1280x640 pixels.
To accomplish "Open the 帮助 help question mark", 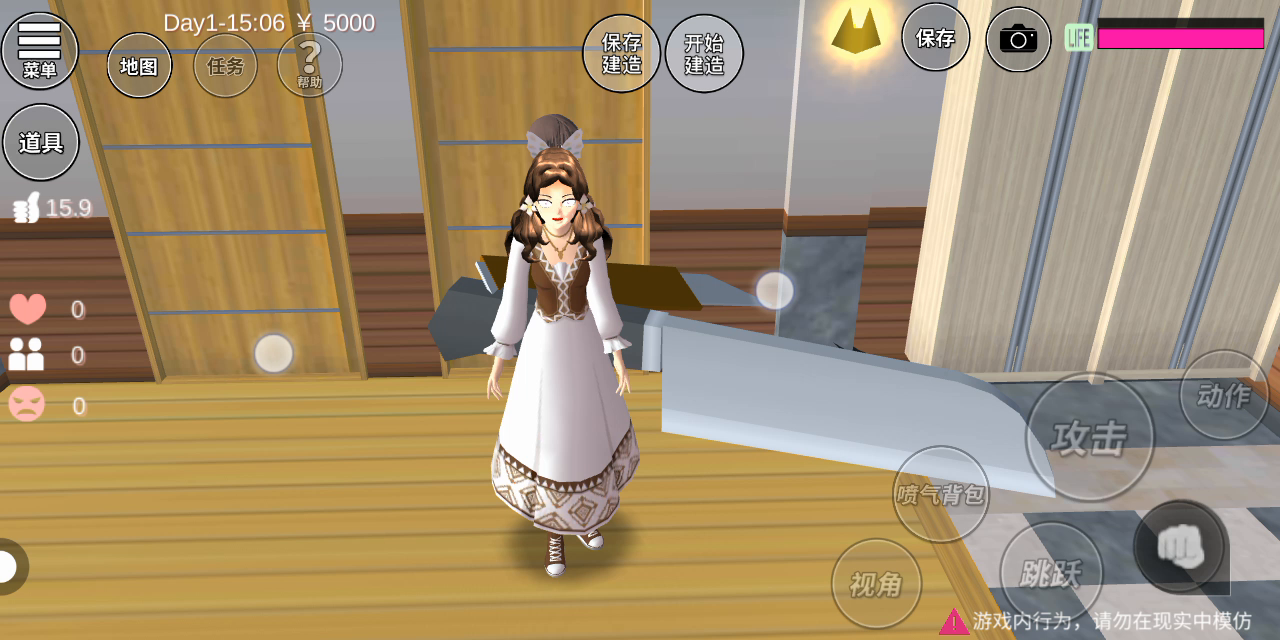I will pos(310,64).
